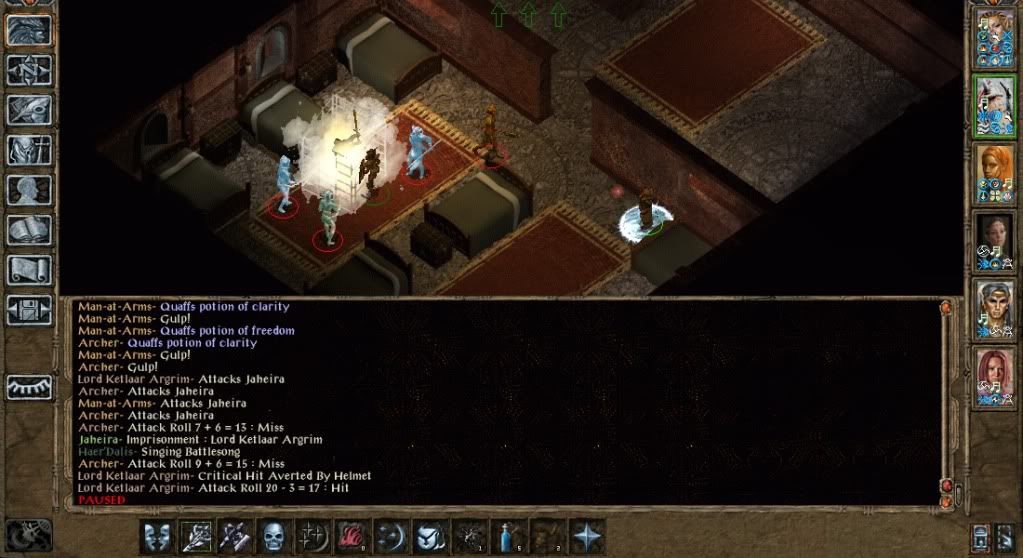
Task: Use the red flame quick slot
Action: [353, 535]
